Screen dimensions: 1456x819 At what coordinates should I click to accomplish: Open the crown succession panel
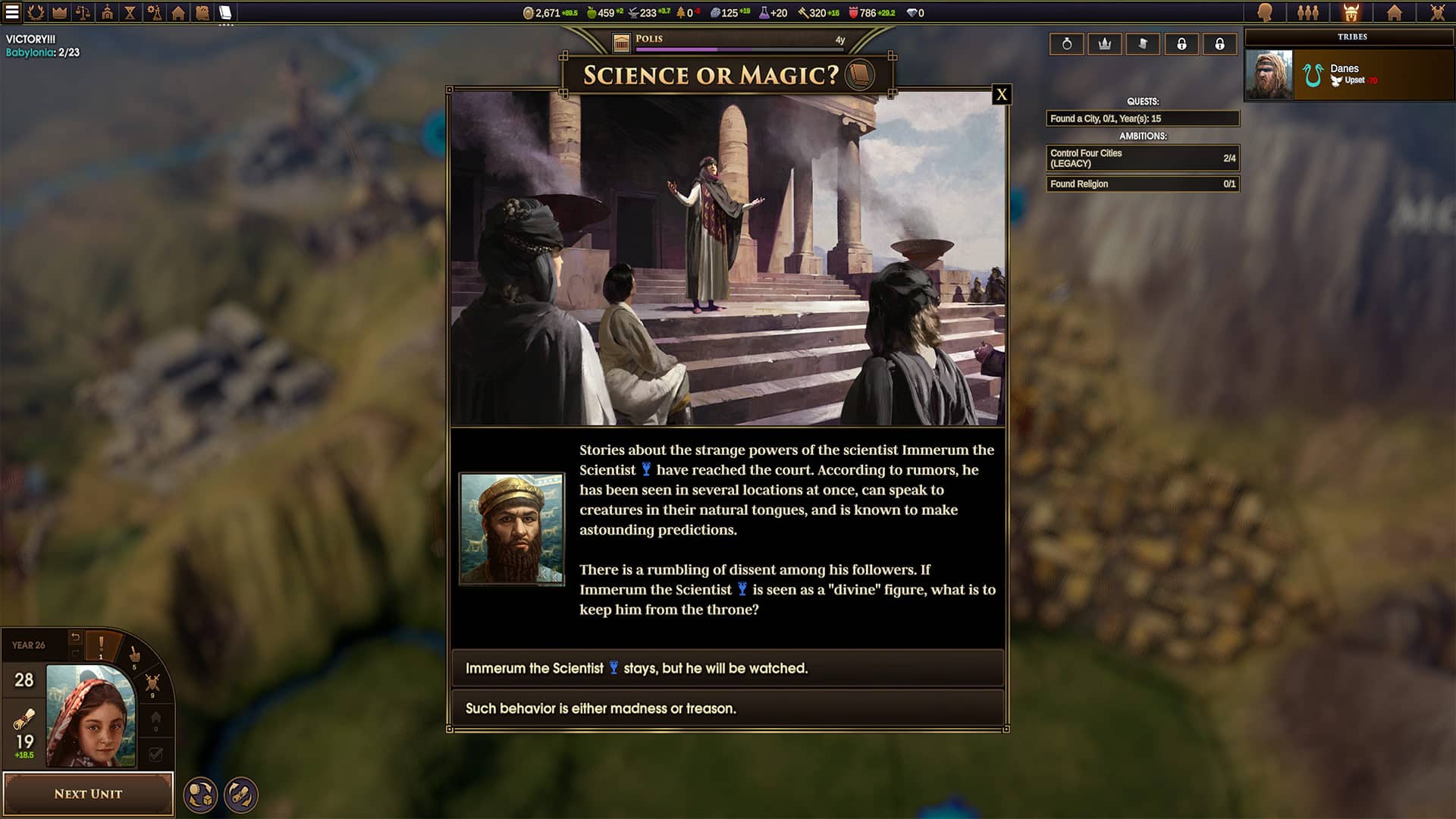coord(59,11)
